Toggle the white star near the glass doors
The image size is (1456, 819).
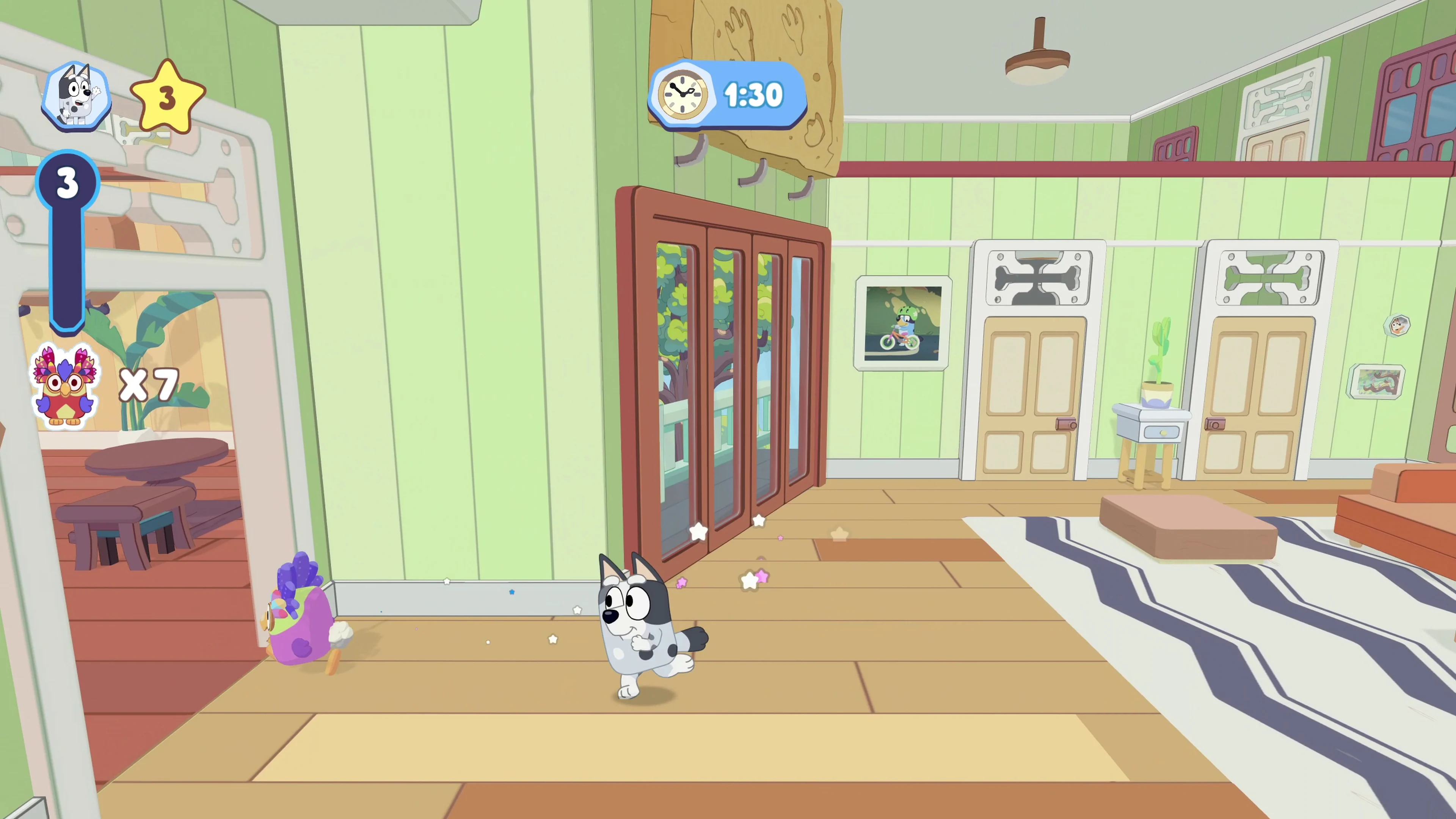pyautogui.click(x=699, y=532)
